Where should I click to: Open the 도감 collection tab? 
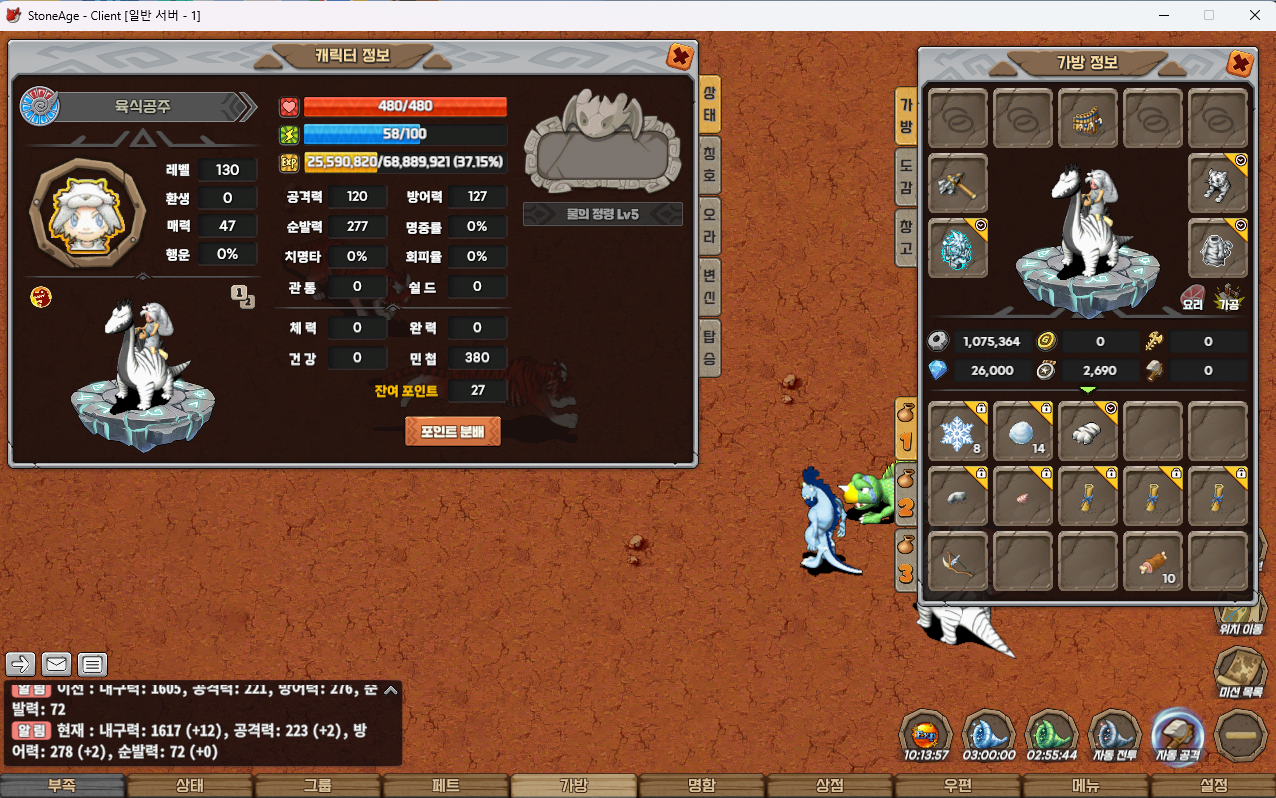(905, 179)
